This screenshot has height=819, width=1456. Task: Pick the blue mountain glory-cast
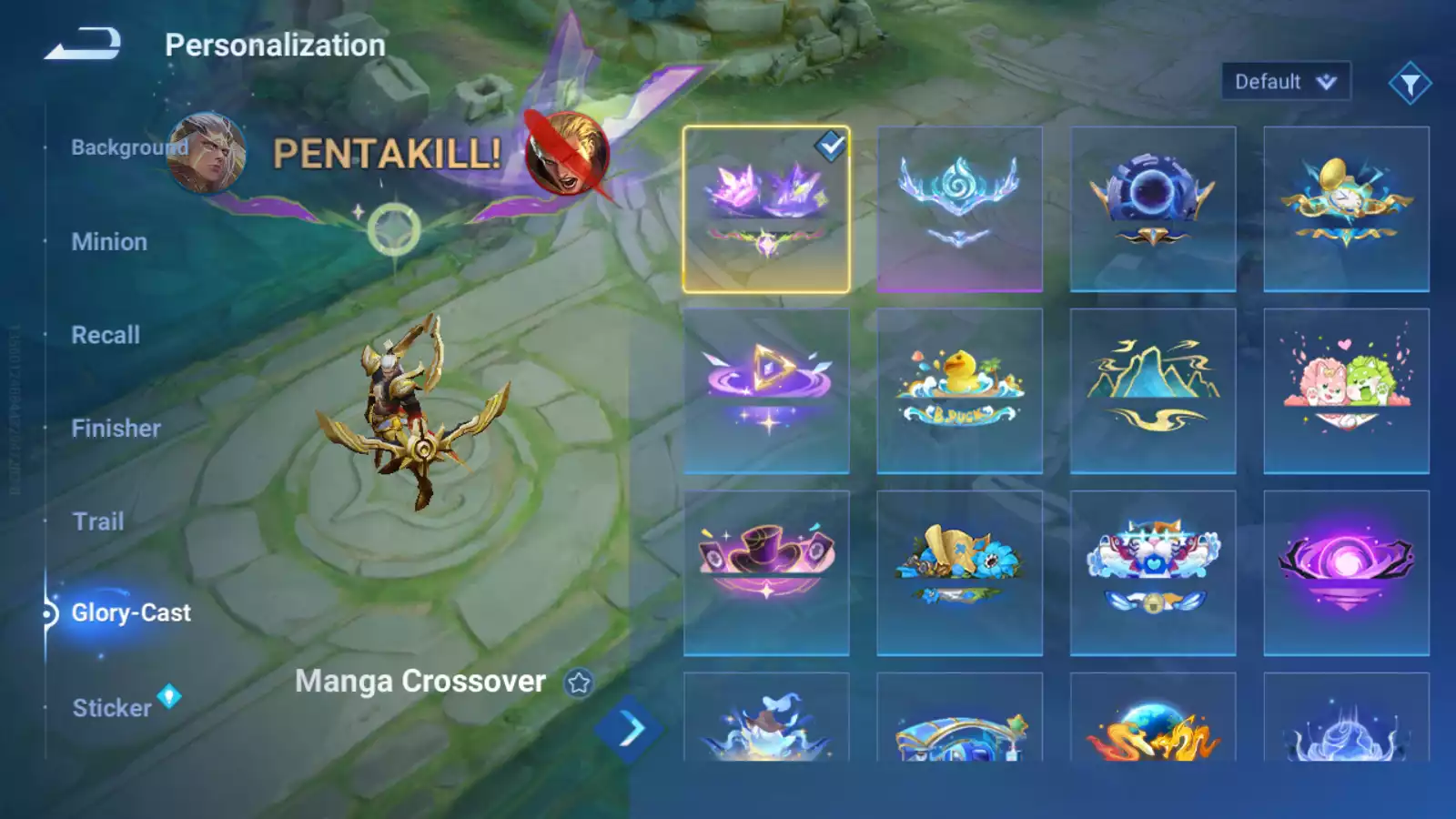[1153, 391]
